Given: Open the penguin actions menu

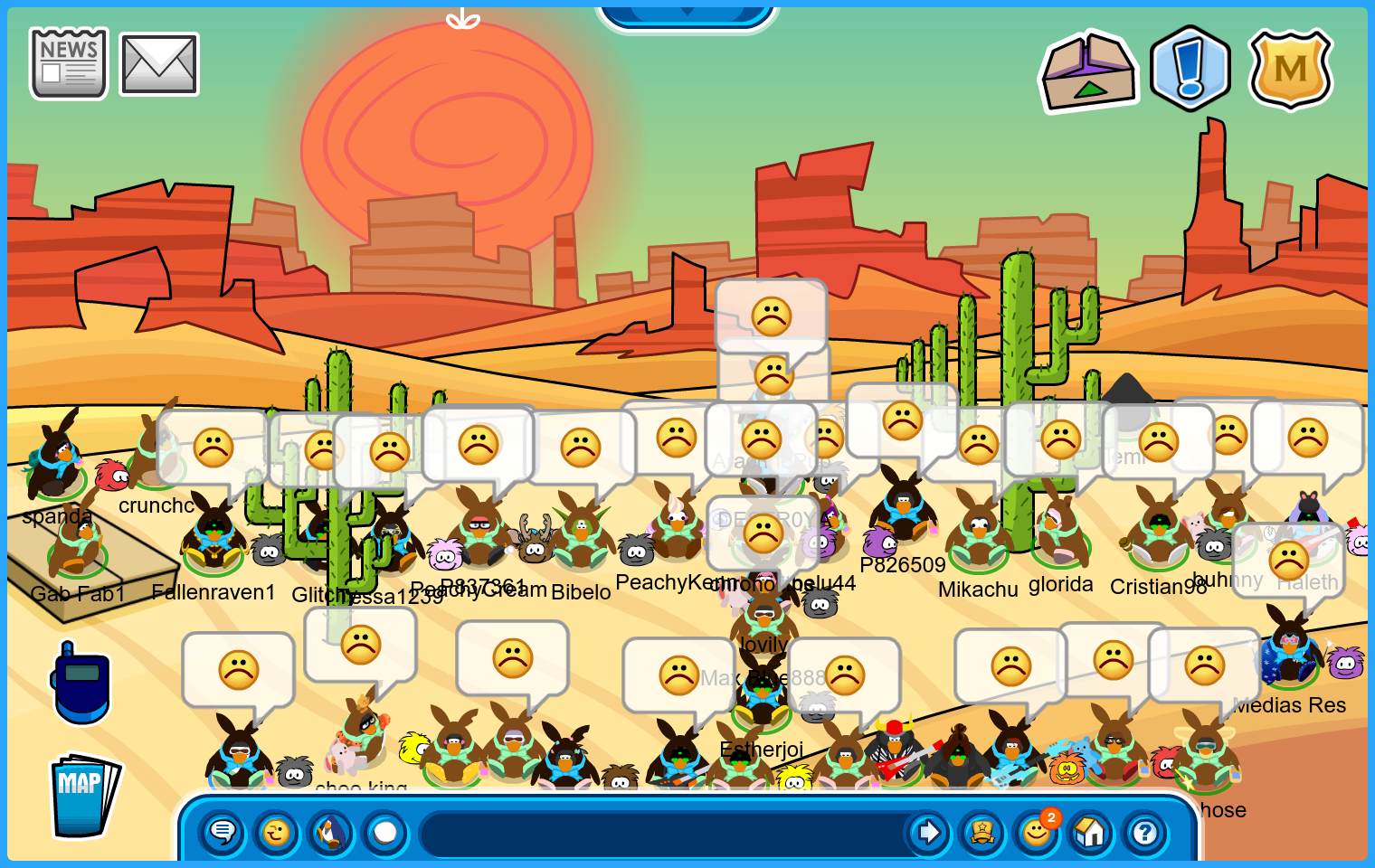Looking at the screenshot, I should pyautogui.click(x=331, y=832).
